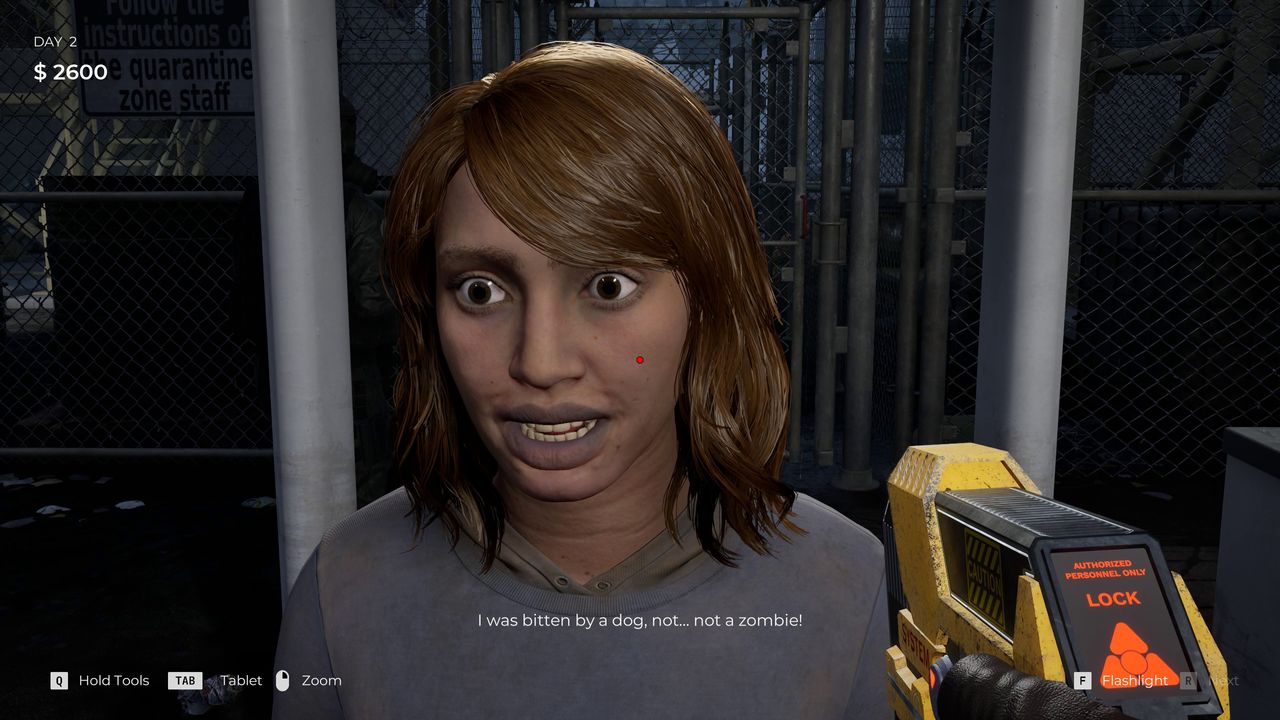Click the R key icon beside Next
The image size is (1280, 720).
1189,680
